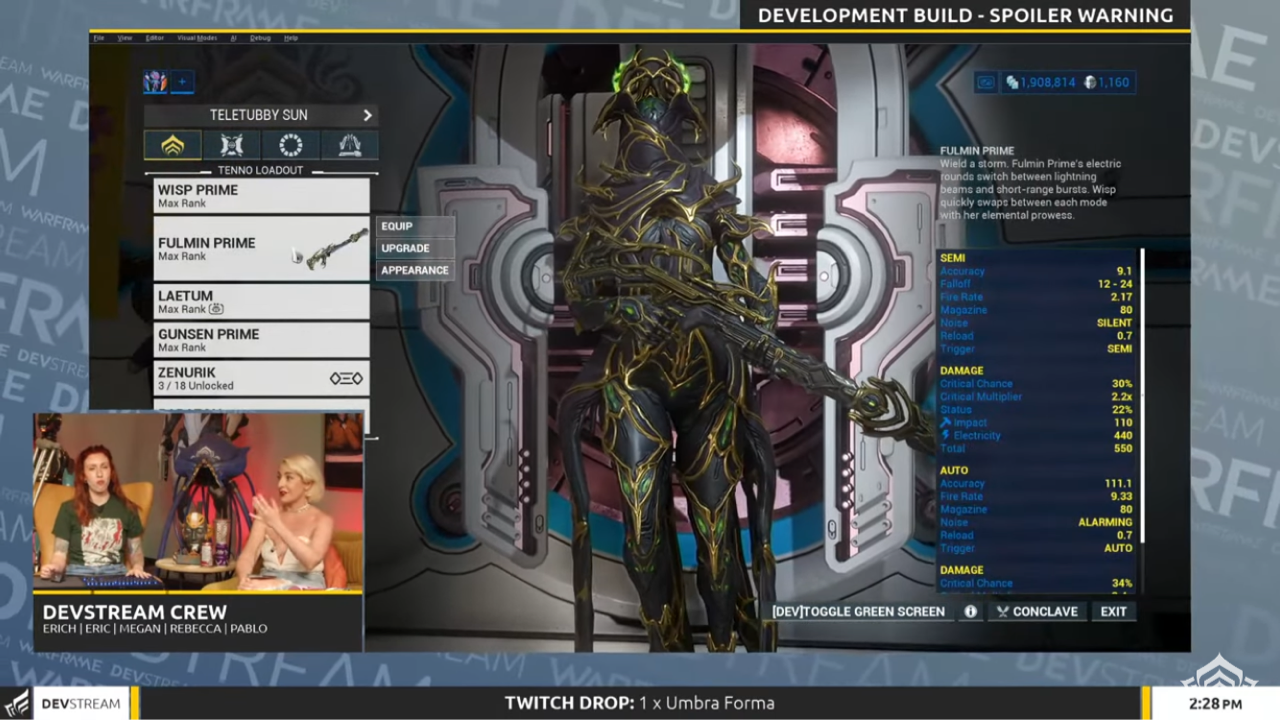The width and height of the screenshot is (1280, 720).
Task: Select the Warframe loadout slot icon
Action: click(172, 146)
